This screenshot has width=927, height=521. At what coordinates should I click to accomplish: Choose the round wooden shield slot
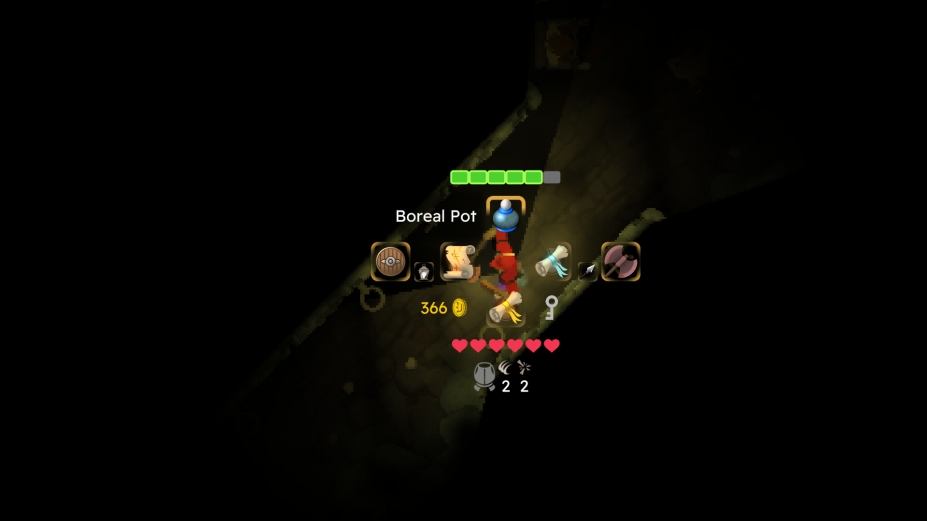tap(390, 262)
